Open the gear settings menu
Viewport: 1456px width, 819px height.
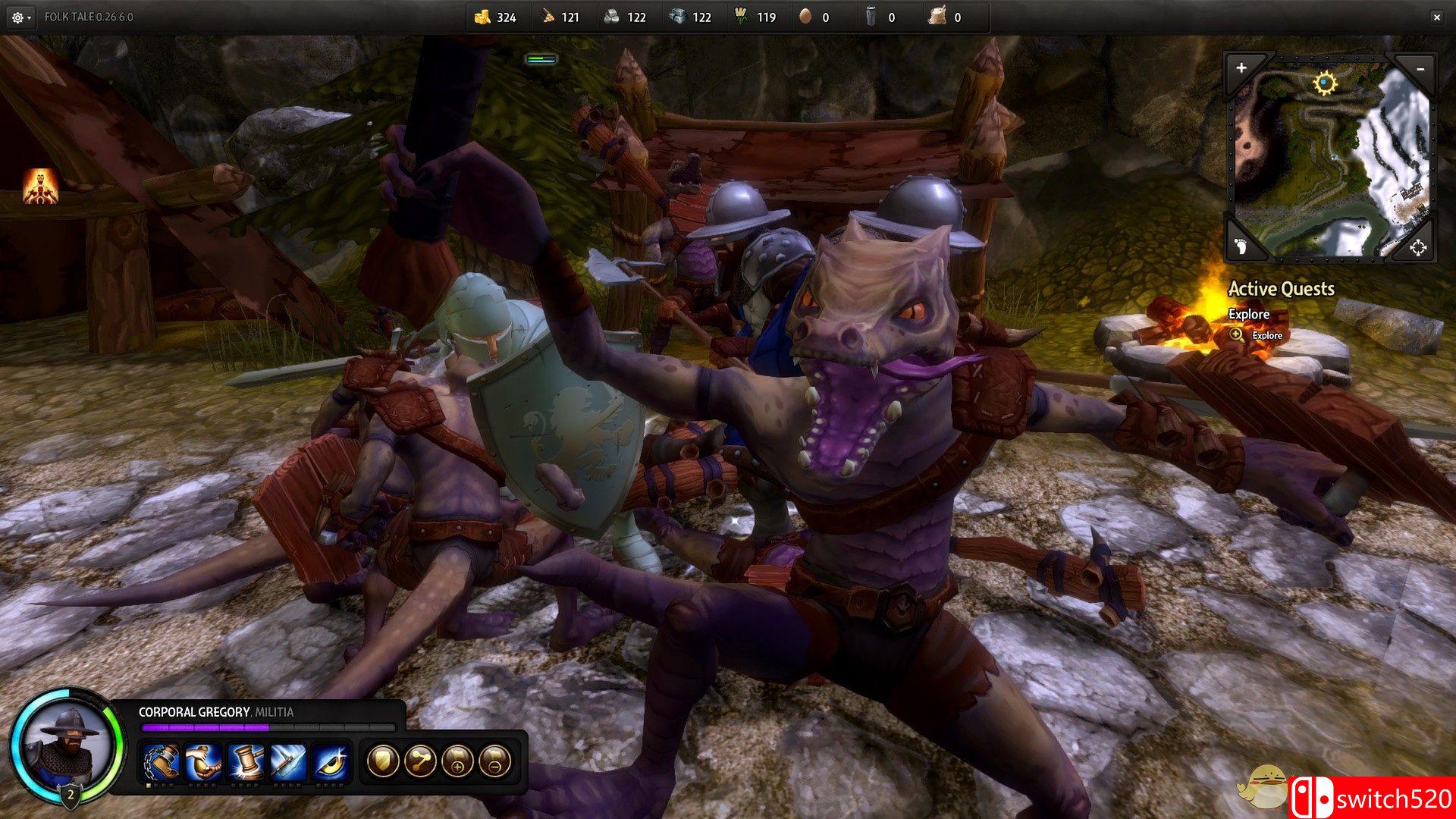[x=19, y=17]
